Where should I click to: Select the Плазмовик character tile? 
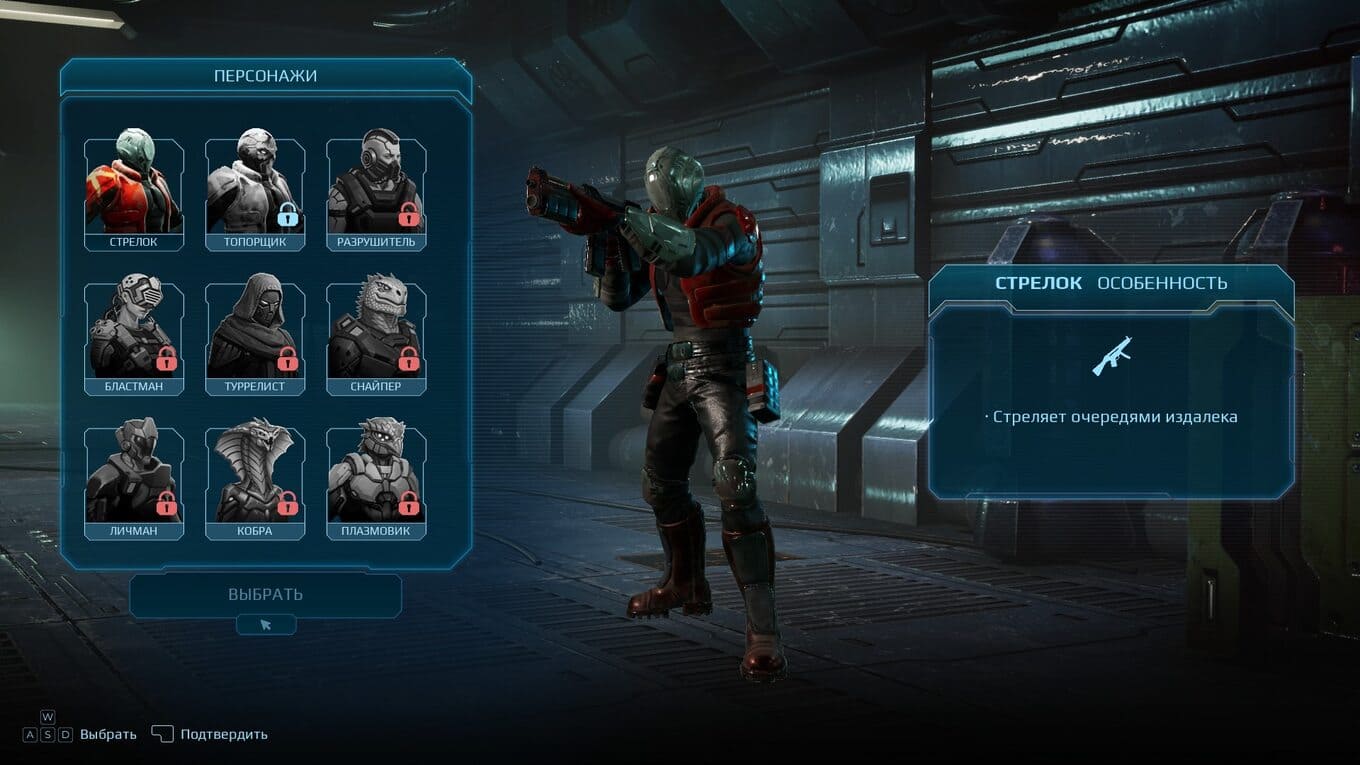coord(376,482)
